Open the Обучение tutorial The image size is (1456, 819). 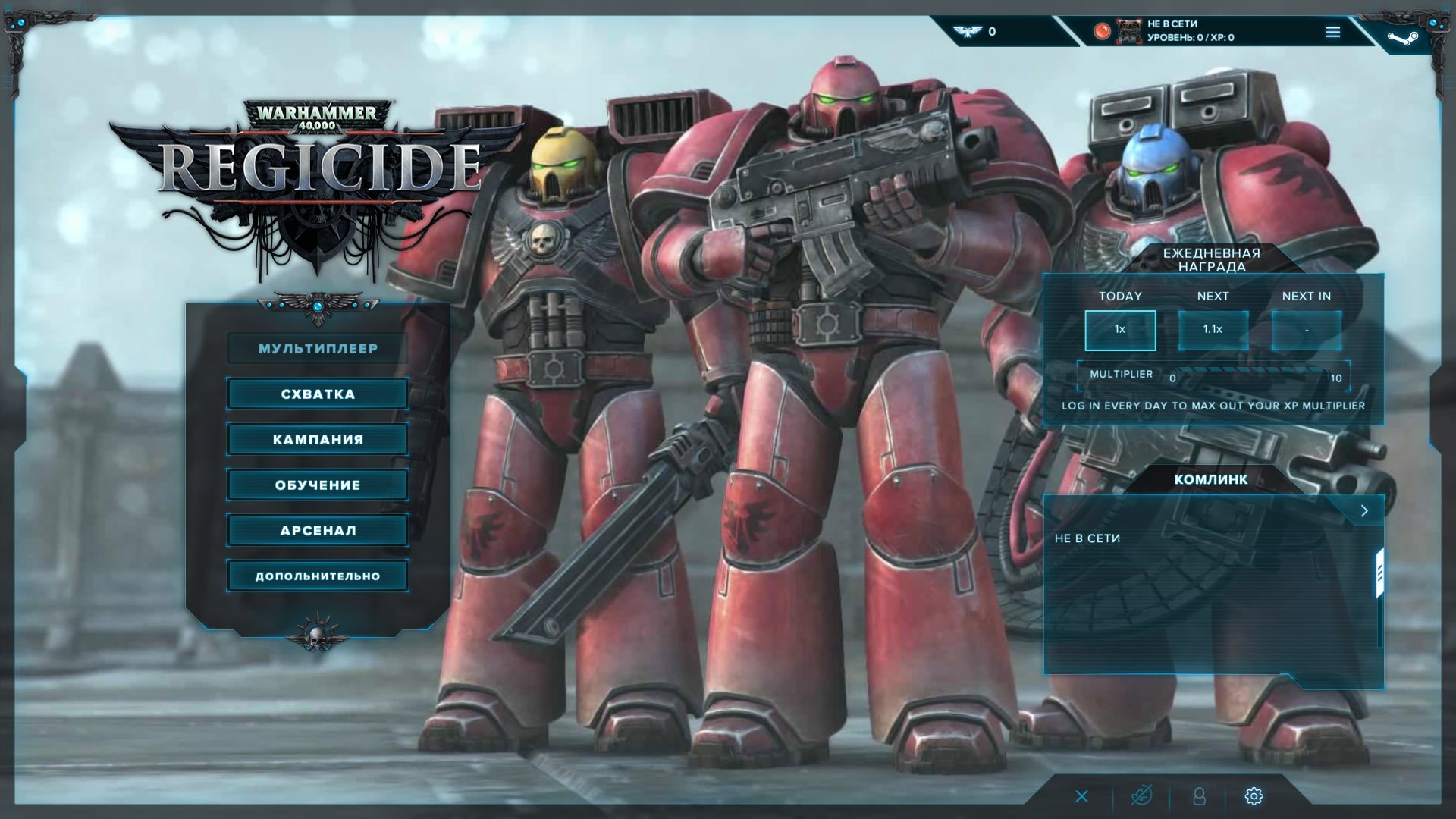coord(318,485)
